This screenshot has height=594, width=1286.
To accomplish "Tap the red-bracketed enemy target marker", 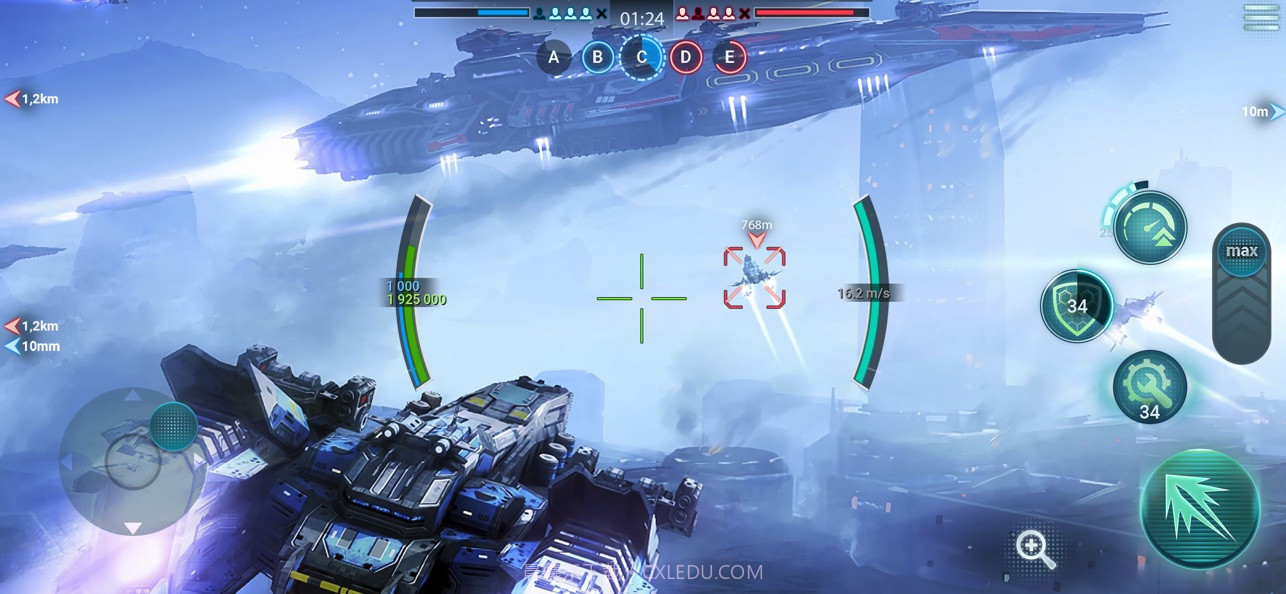I will (754, 278).
